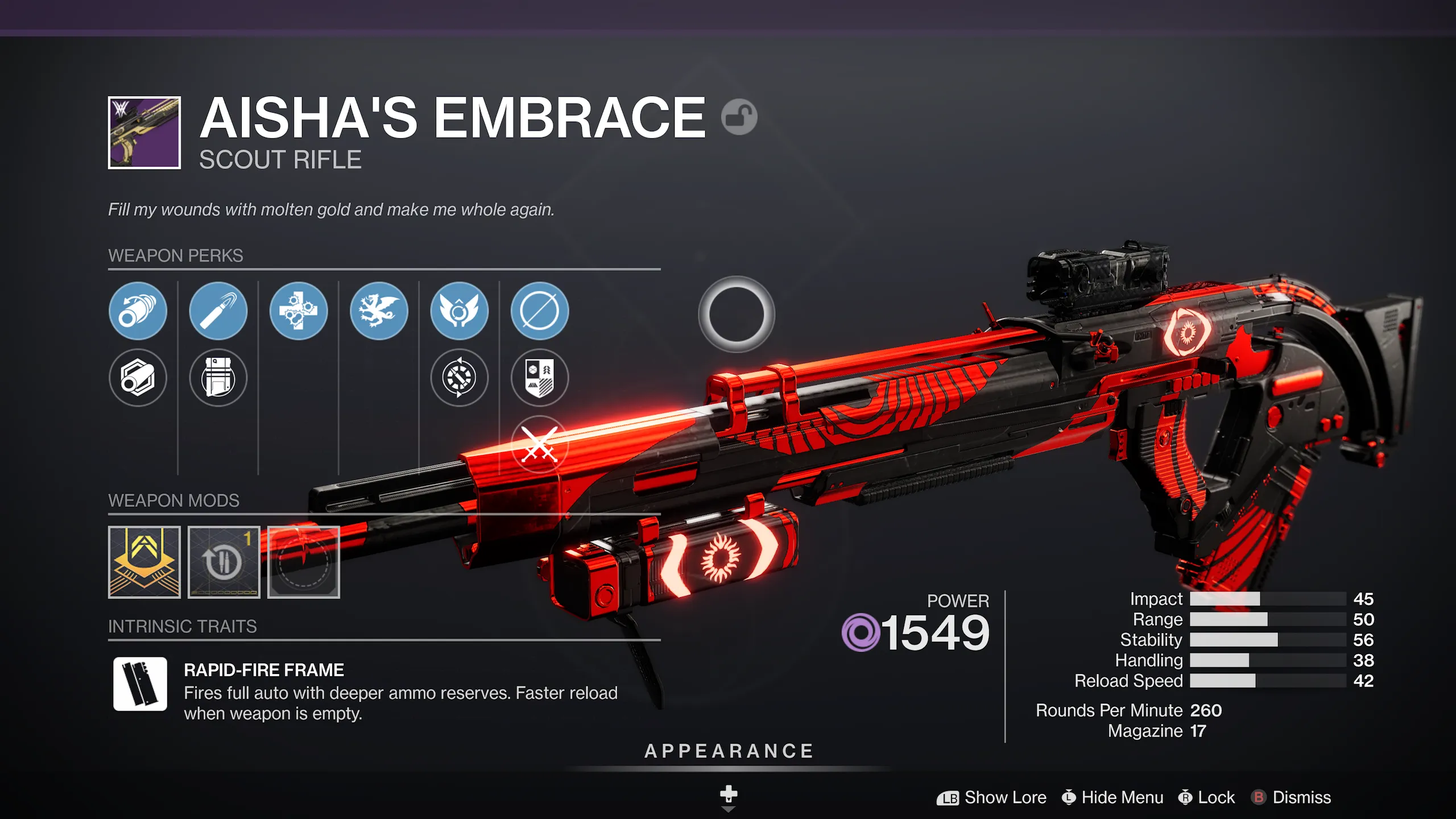
Task: Select the crossed-swords kill tracker perk
Action: pyautogui.click(x=539, y=444)
